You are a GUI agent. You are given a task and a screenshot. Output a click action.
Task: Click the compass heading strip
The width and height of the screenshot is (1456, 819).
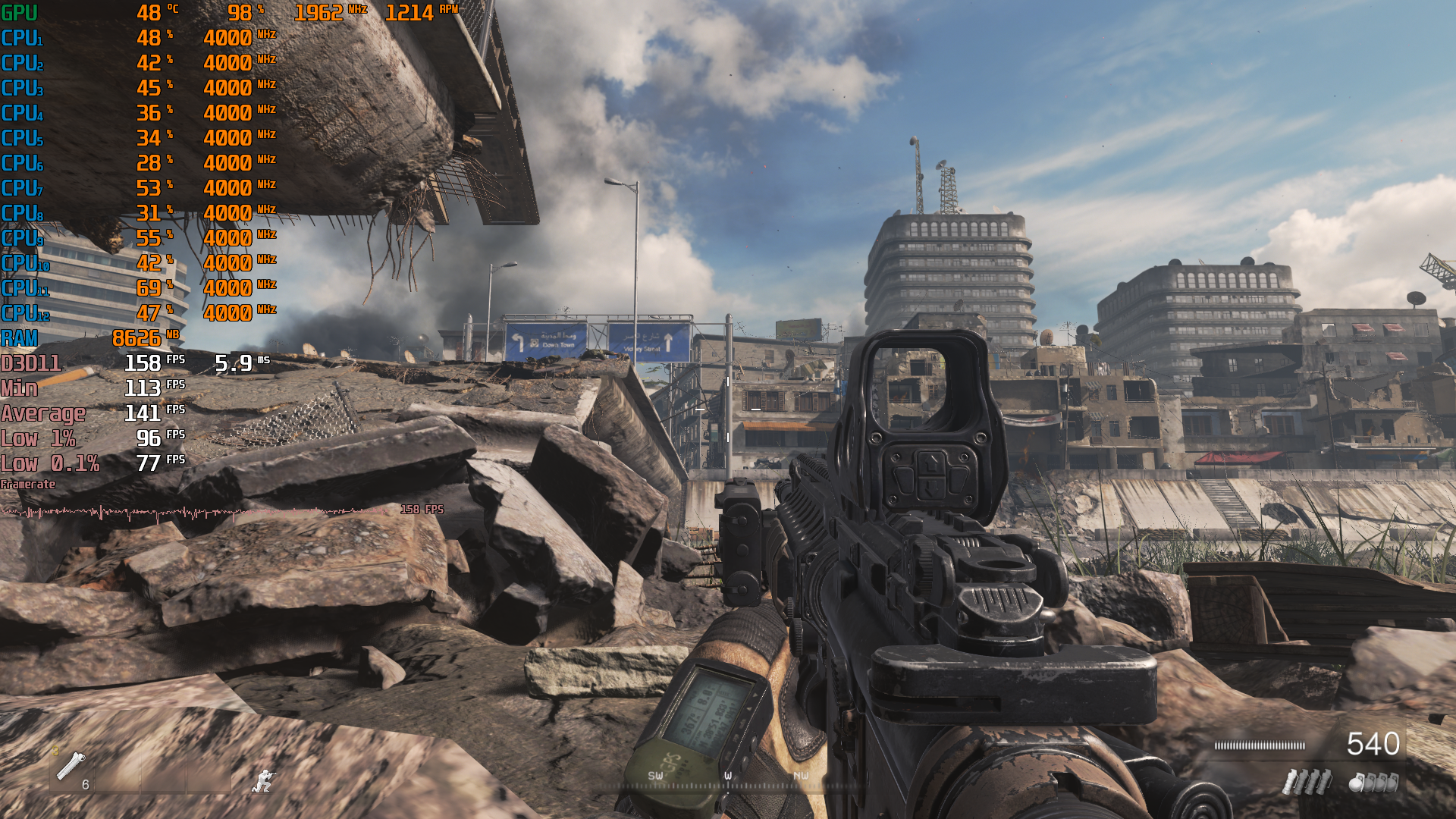(x=728, y=780)
